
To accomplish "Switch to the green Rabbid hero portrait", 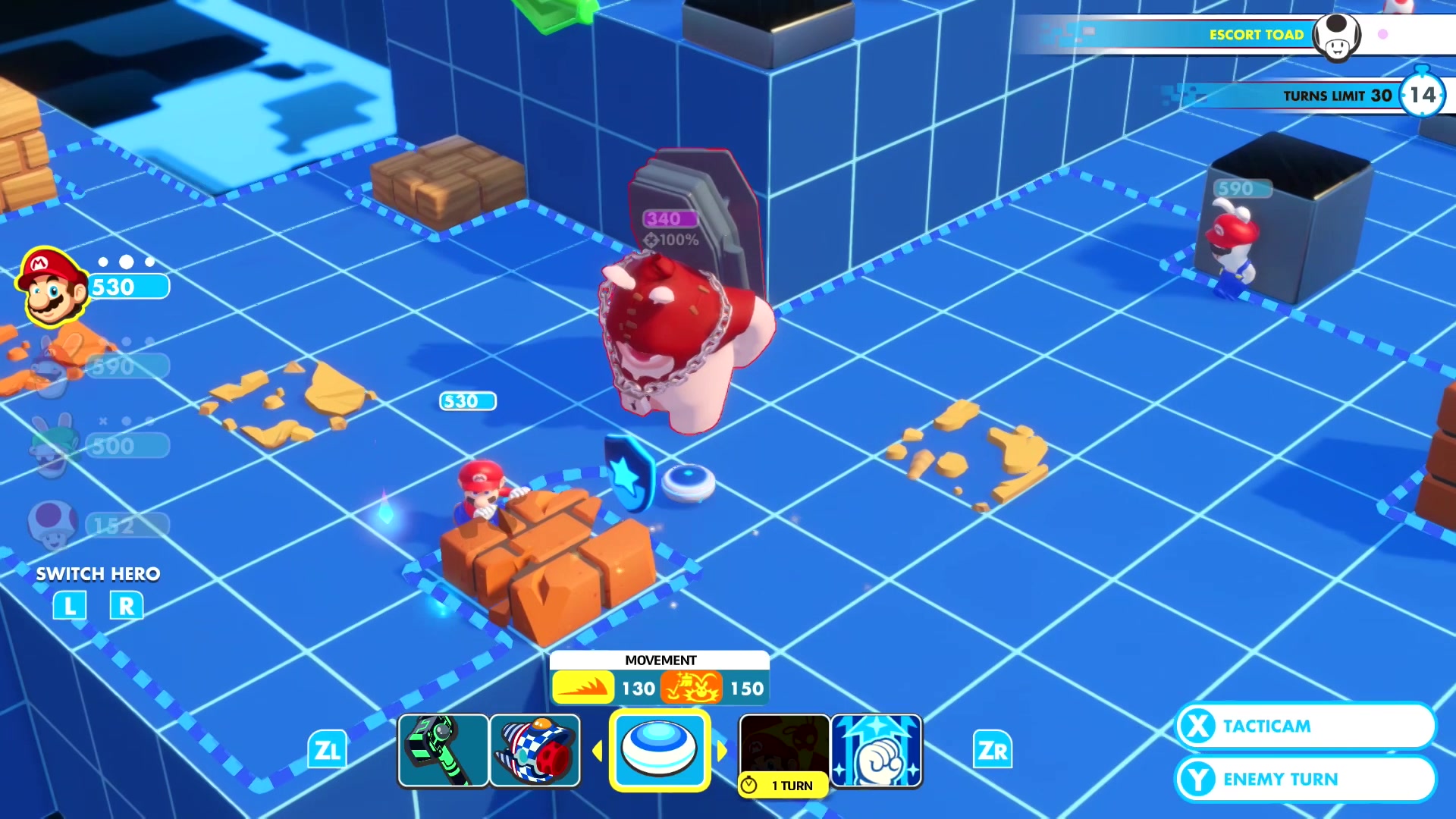I will 52,446.
